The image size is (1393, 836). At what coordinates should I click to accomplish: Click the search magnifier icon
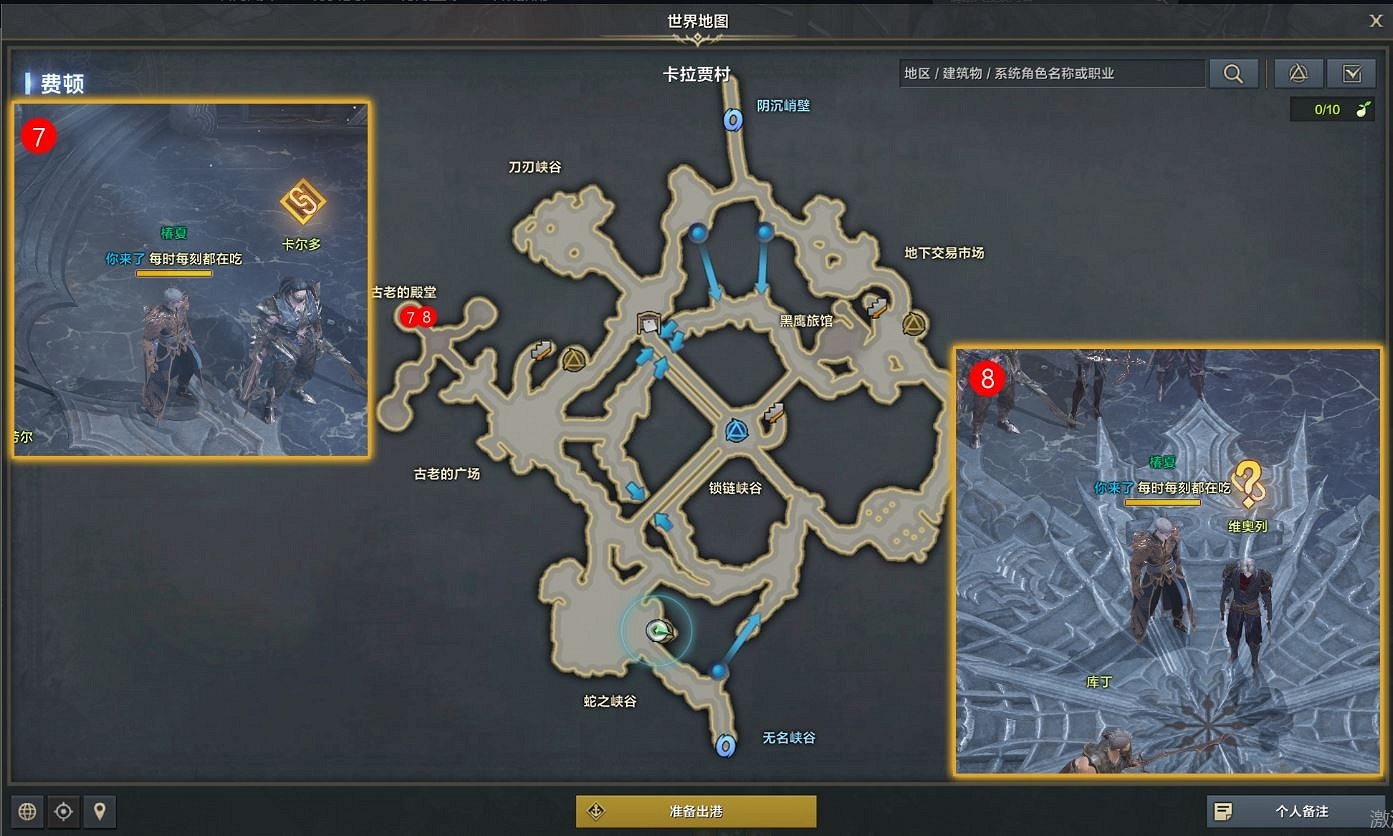click(1233, 73)
